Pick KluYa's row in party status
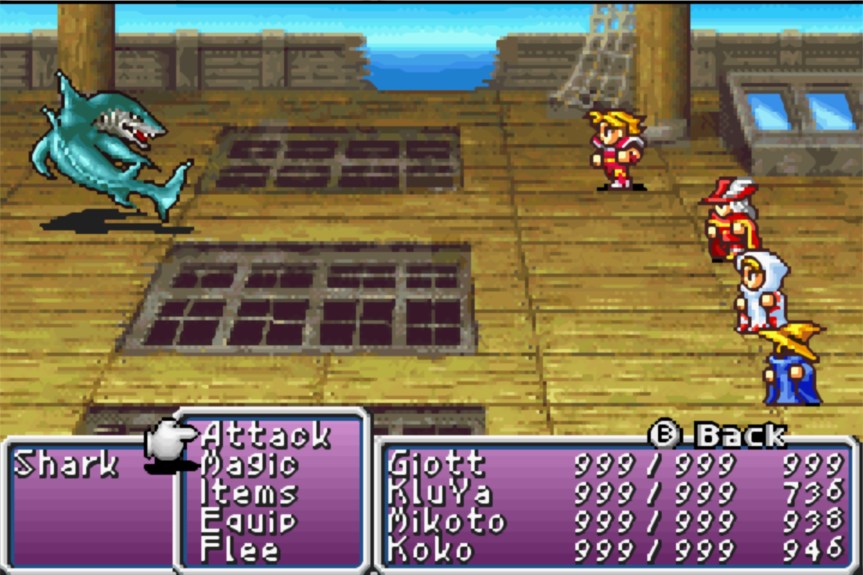Viewport: 863px width, 575px height. tap(436, 493)
